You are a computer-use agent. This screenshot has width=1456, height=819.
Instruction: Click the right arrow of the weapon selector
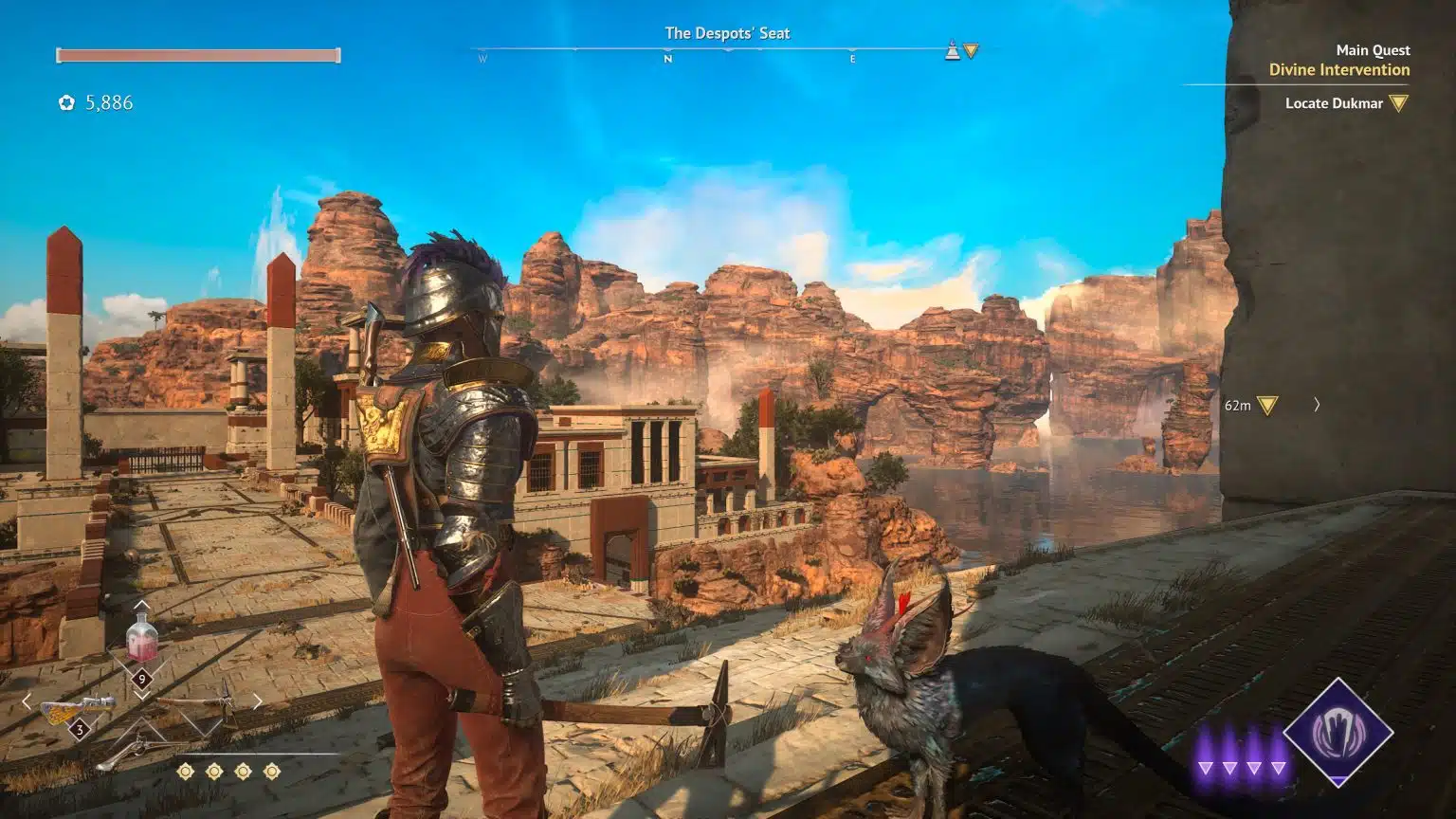257,701
